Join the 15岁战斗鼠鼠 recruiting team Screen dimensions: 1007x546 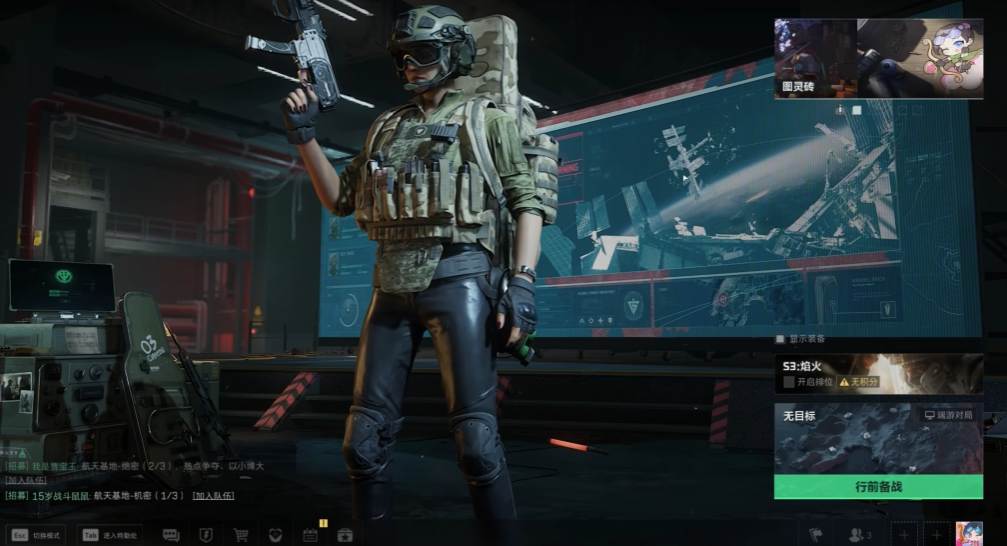coord(214,495)
